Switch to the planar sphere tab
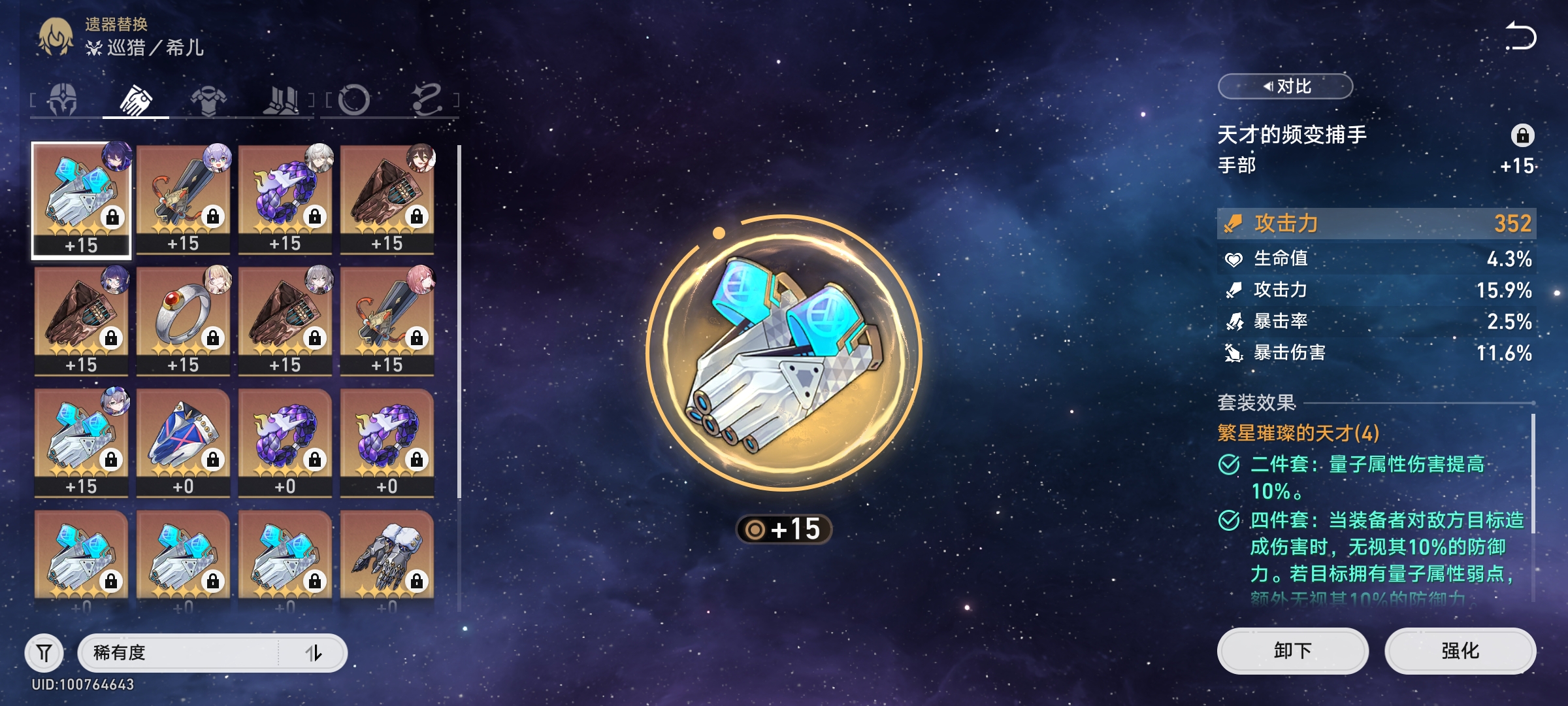Image resolution: width=1568 pixels, height=706 pixels. pyautogui.click(x=354, y=100)
